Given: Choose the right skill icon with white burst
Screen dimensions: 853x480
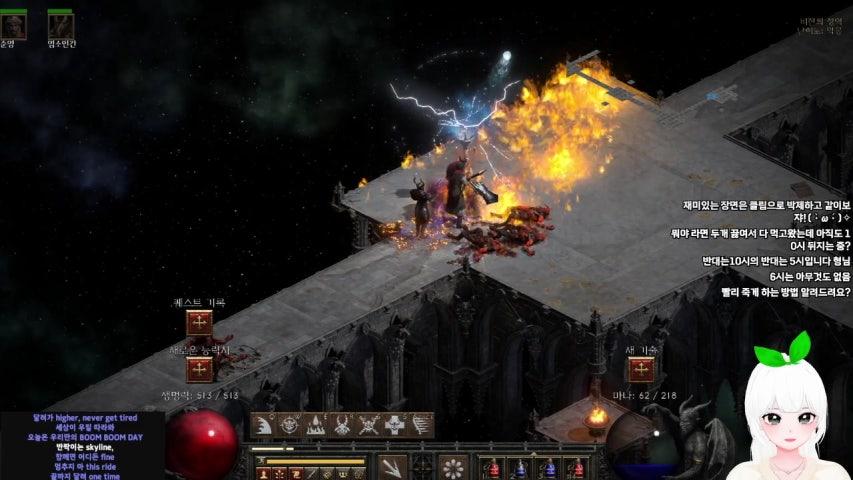Looking at the screenshot, I should [x=454, y=467].
